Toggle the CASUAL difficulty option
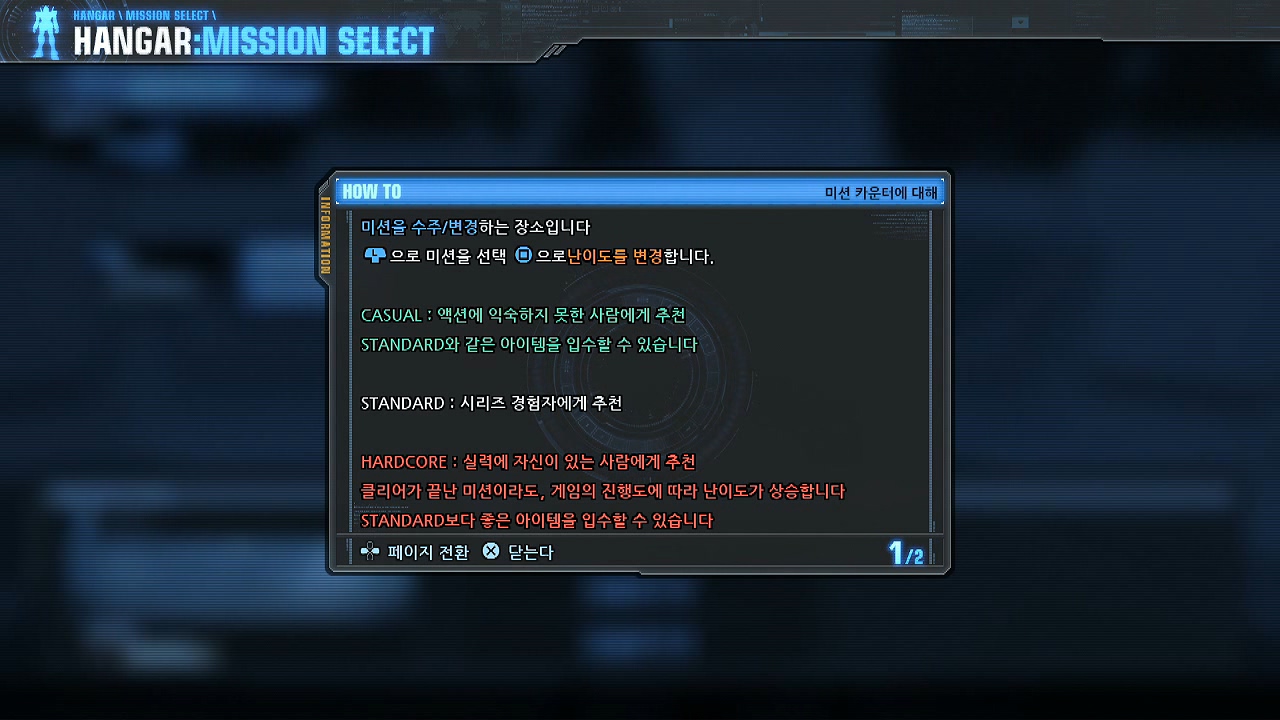The image size is (1280, 720). [x=390, y=314]
